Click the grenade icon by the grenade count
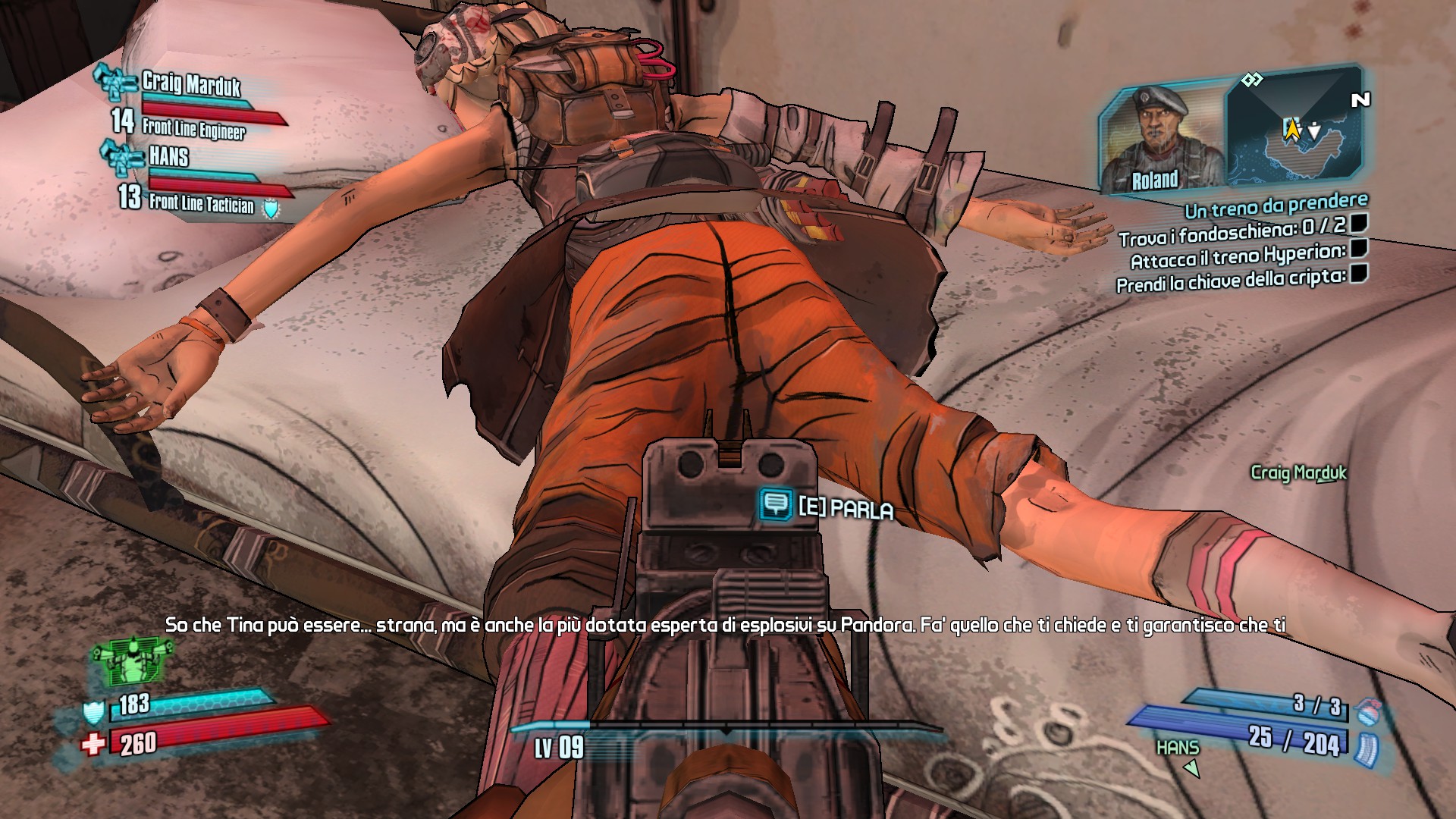The height and width of the screenshot is (819, 1456). (x=1368, y=711)
